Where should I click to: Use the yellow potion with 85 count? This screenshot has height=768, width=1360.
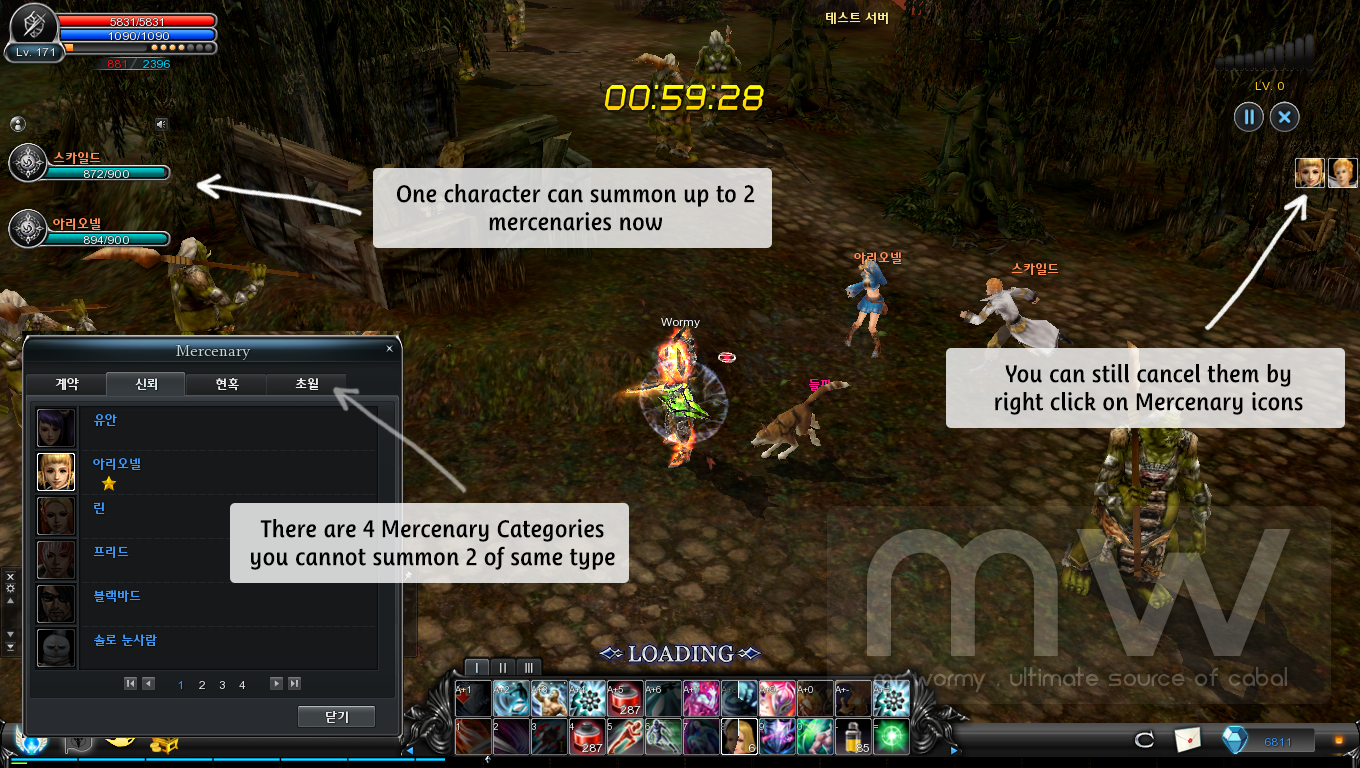pos(854,736)
